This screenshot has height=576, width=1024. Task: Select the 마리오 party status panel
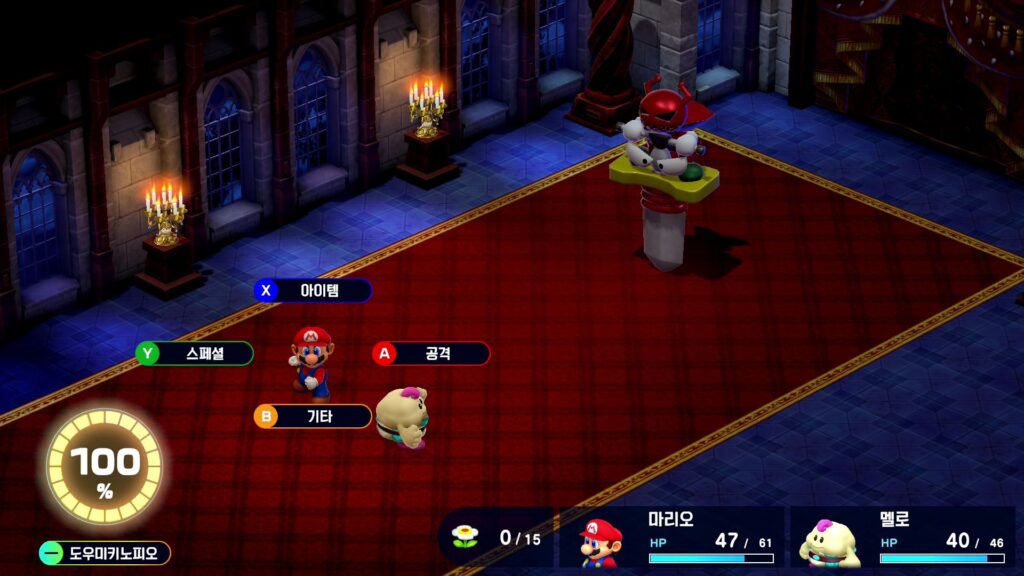(x=670, y=539)
